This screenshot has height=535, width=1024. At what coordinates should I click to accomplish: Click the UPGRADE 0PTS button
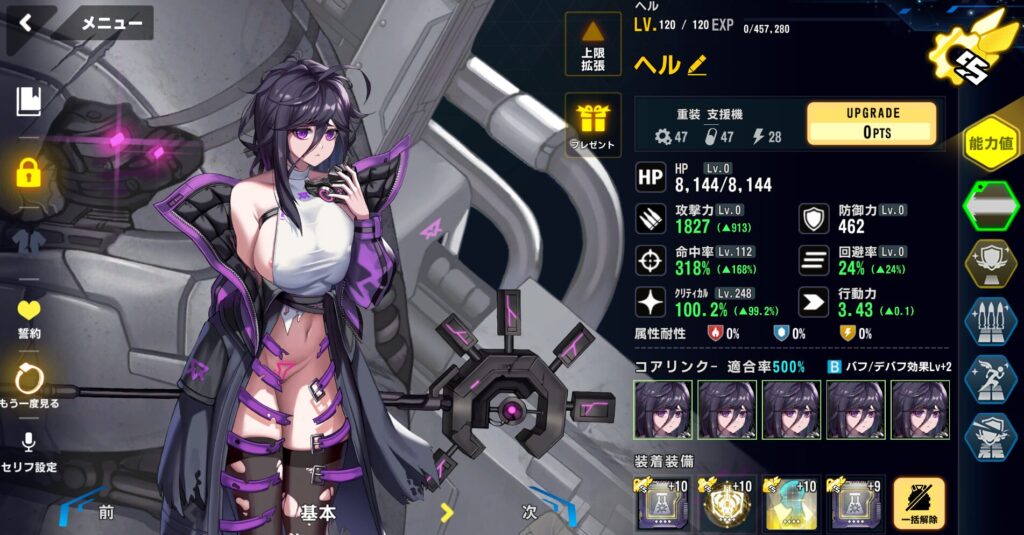point(872,123)
